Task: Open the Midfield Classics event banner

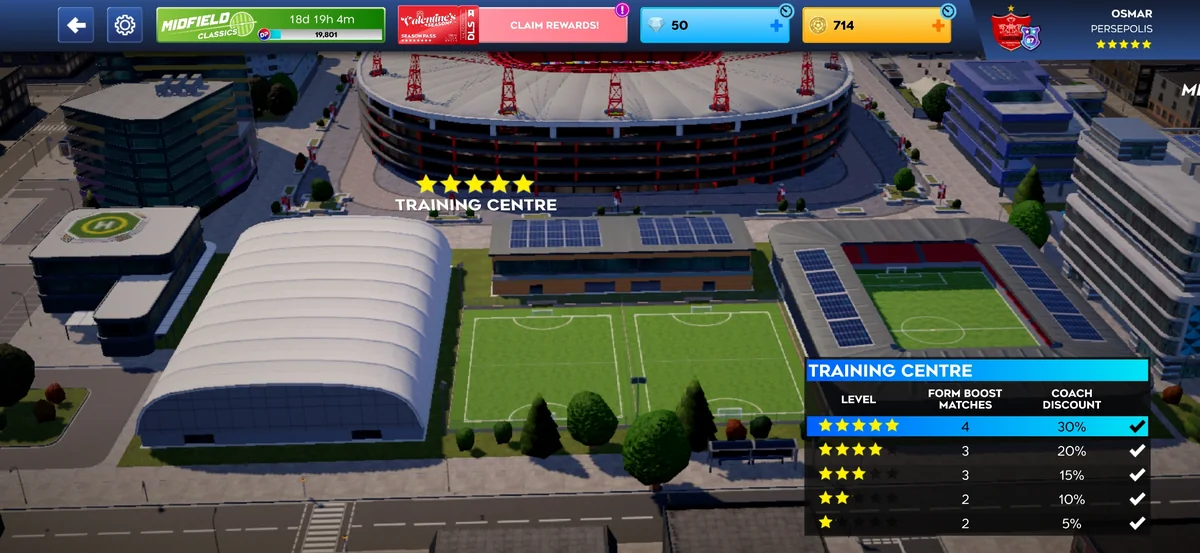Action: [x=270, y=25]
